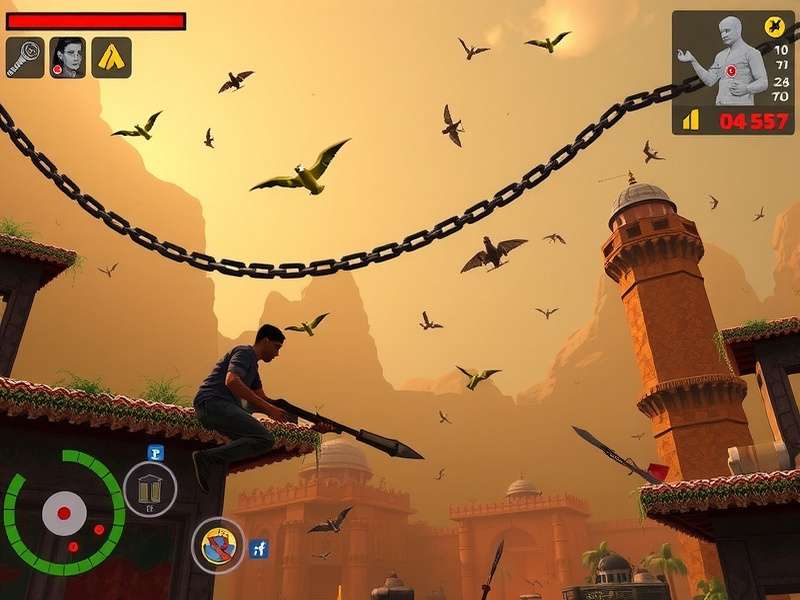
Task: Activate the round yellow-and-red ability button
Action: (218, 545)
